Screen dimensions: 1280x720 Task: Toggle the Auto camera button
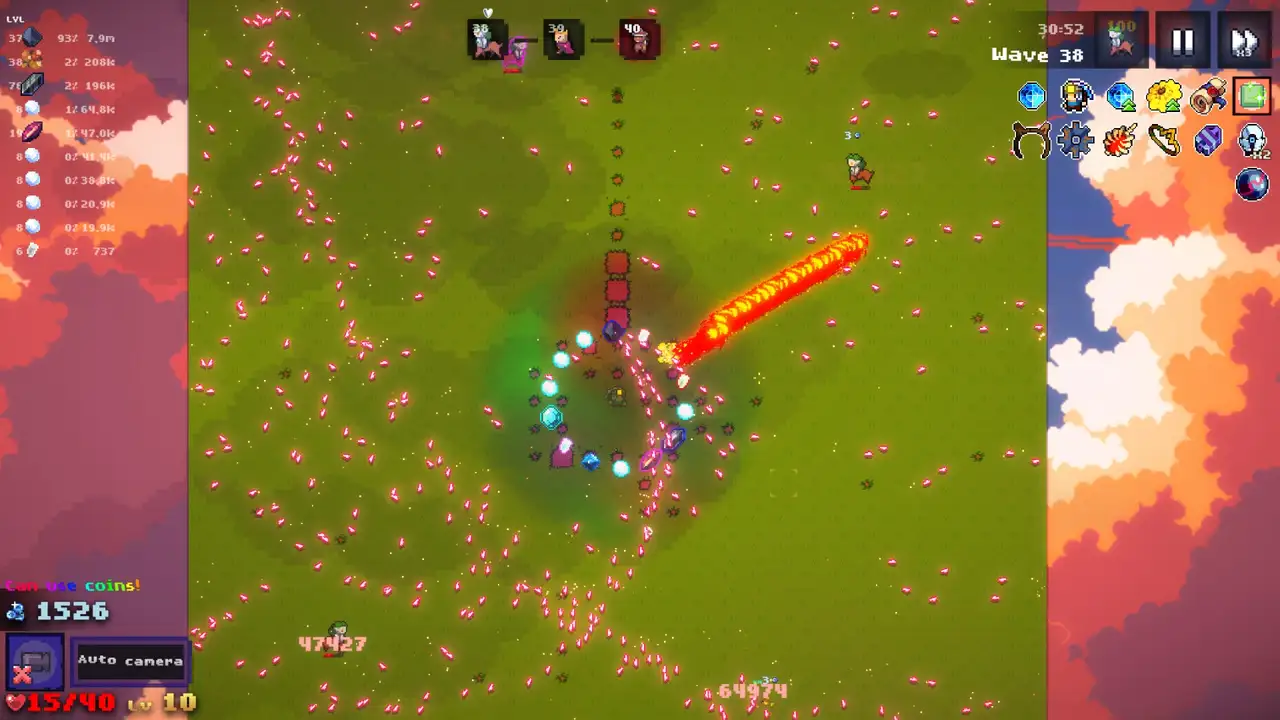[130, 661]
